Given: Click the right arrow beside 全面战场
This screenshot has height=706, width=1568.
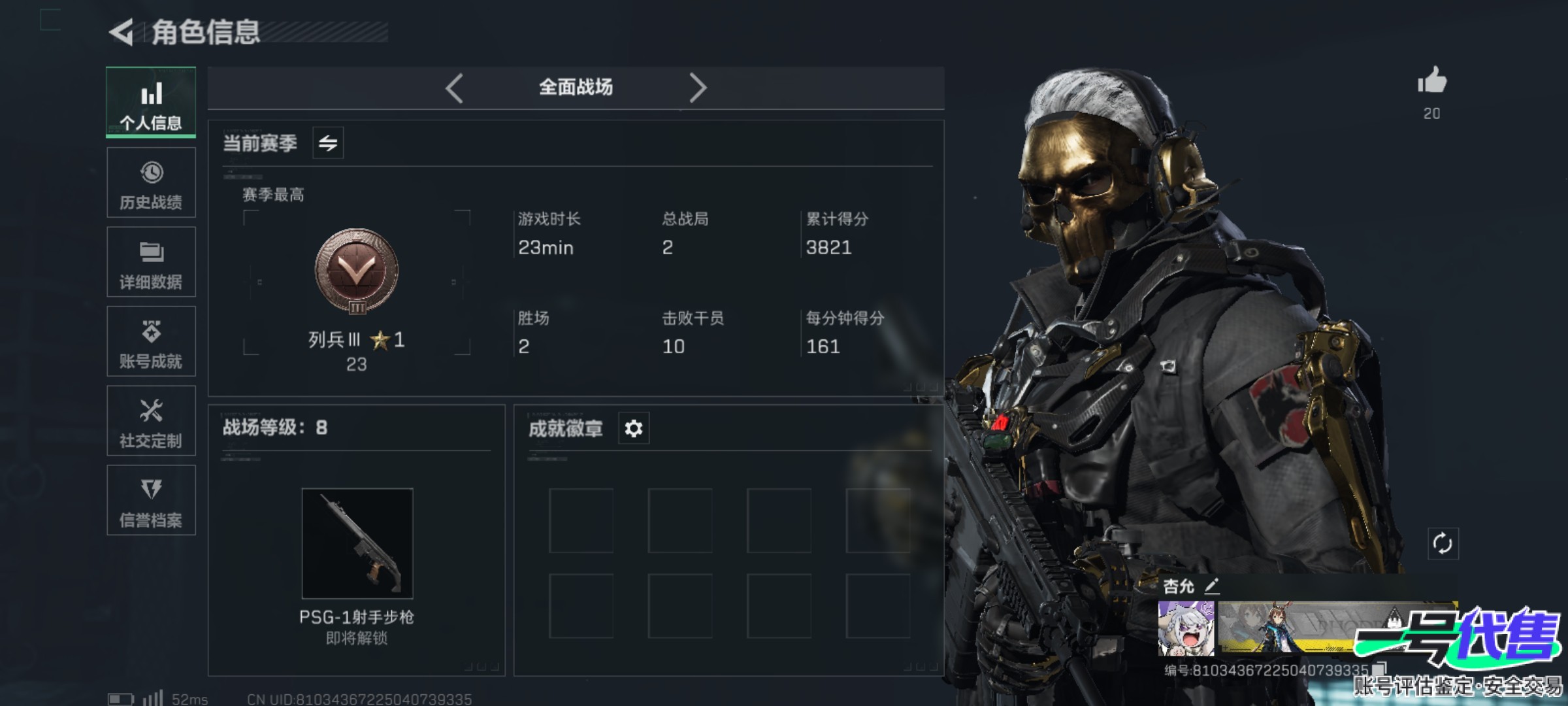Looking at the screenshot, I should coord(698,88).
